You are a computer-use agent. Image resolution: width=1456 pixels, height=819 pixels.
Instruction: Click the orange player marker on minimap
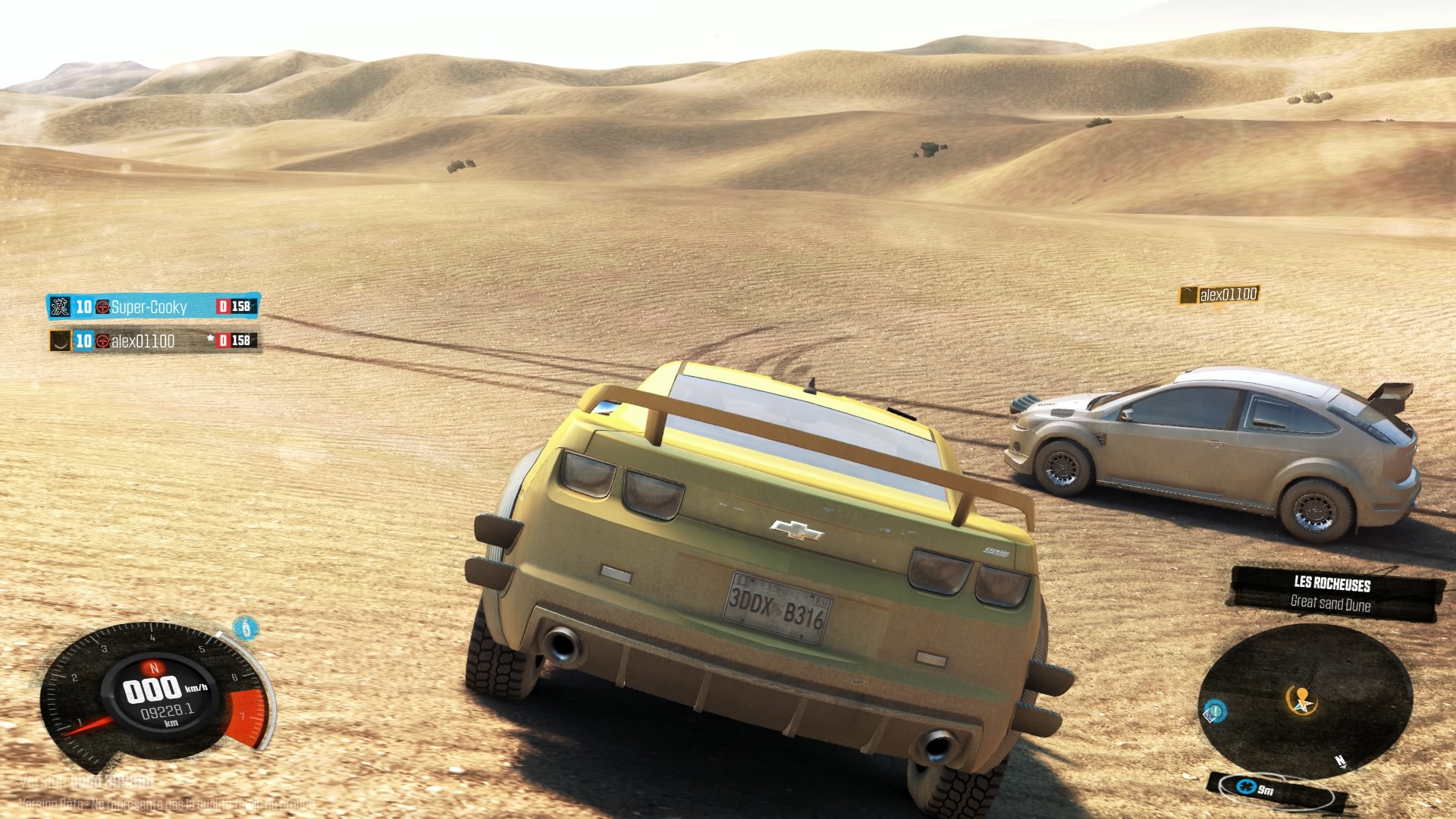point(1302,700)
